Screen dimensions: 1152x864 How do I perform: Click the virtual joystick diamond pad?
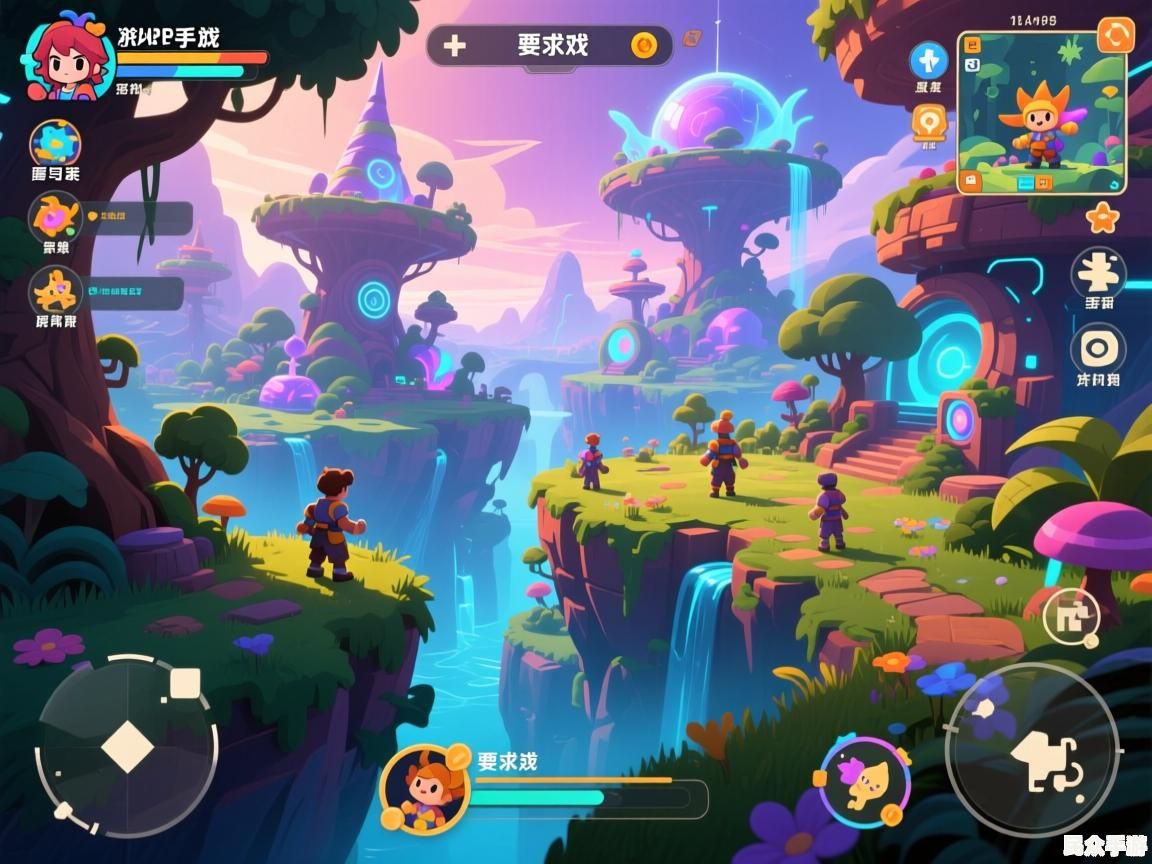127,747
